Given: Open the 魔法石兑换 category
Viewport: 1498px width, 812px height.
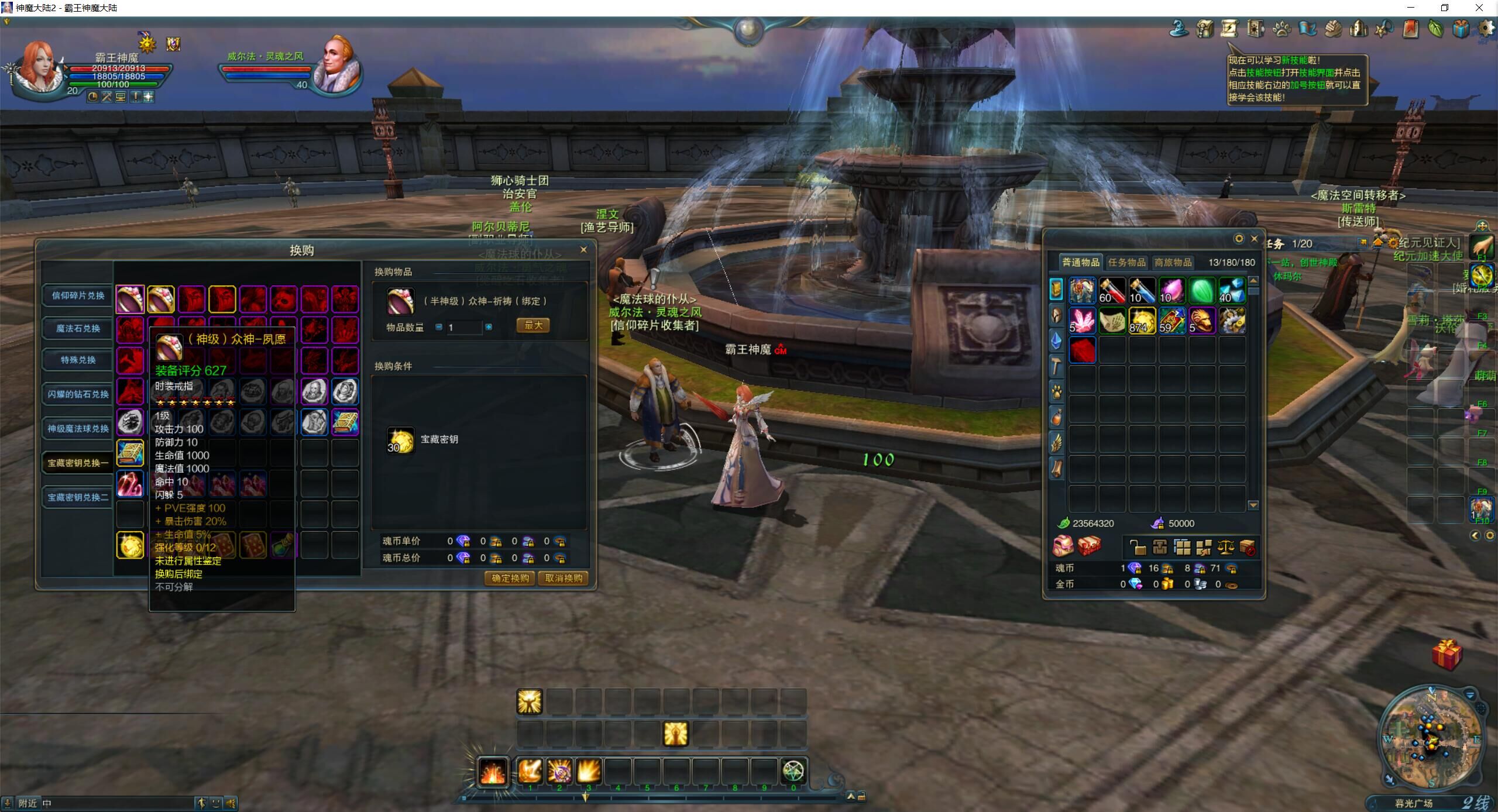Looking at the screenshot, I should pos(78,328).
